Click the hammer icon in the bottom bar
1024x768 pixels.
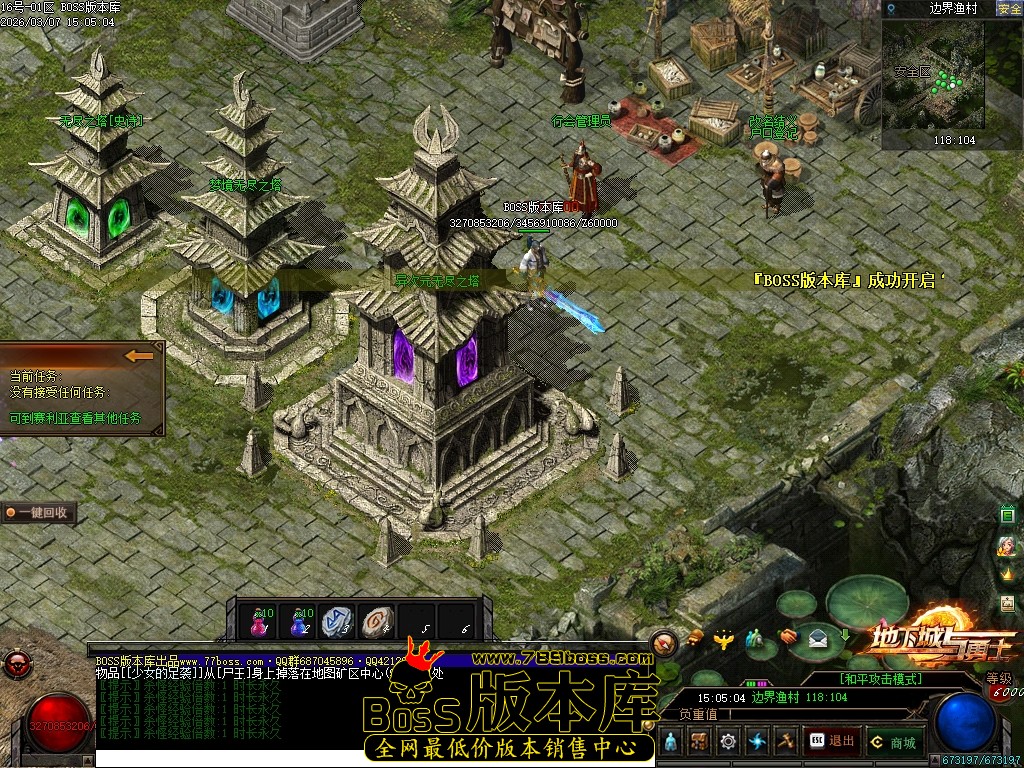(786, 742)
